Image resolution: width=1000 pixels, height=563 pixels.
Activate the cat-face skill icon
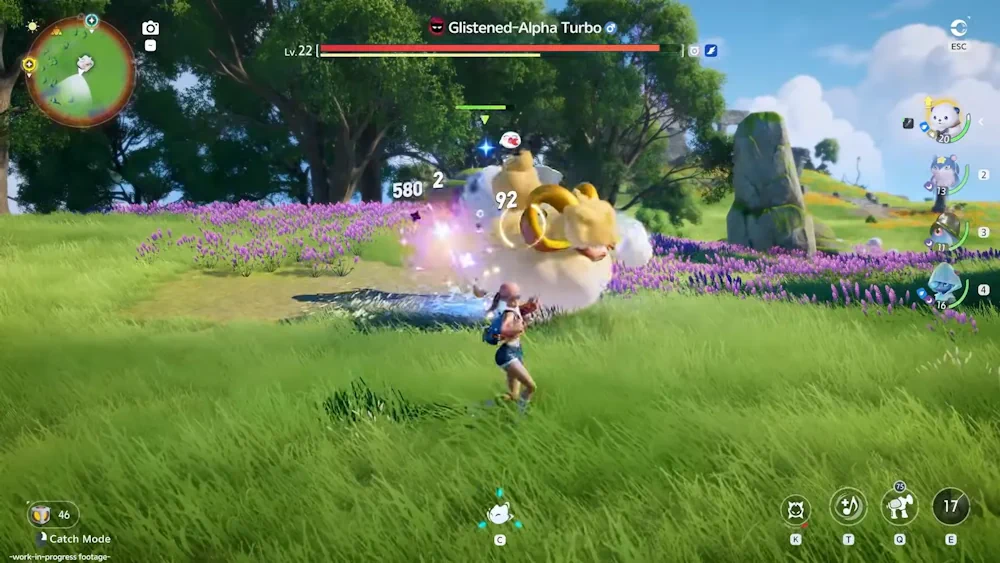[796, 509]
